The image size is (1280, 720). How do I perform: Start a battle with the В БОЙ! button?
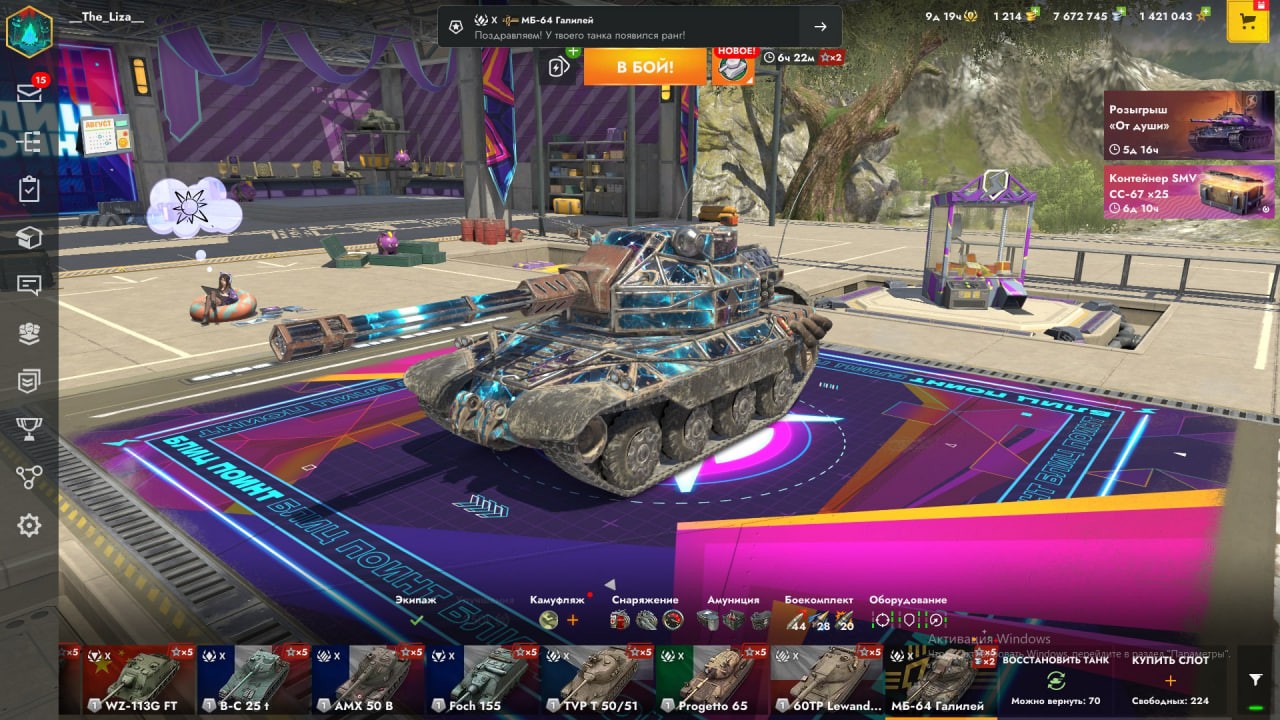[645, 67]
